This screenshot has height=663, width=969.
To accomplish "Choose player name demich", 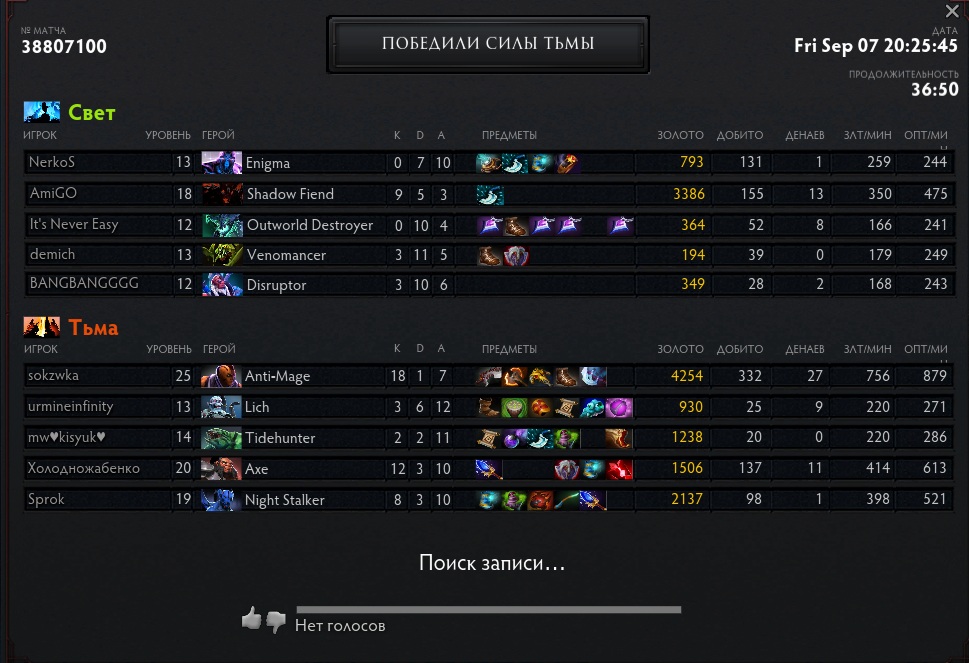I will 52,255.
